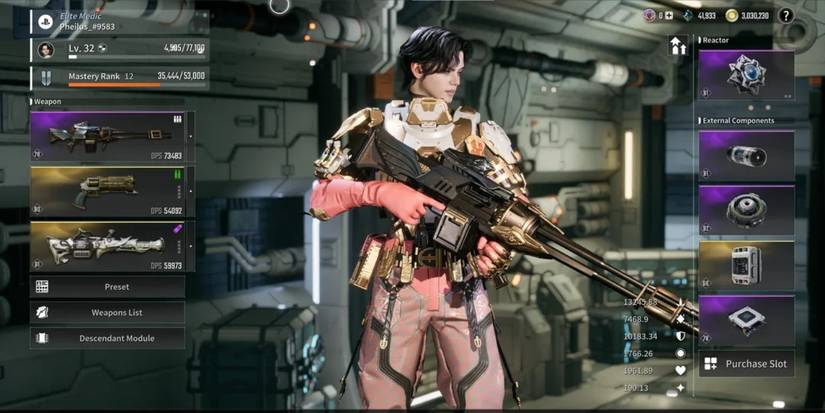Screen dimensions: 825x413
Task: Select the equipped Reactor slot
Action: 746,75
